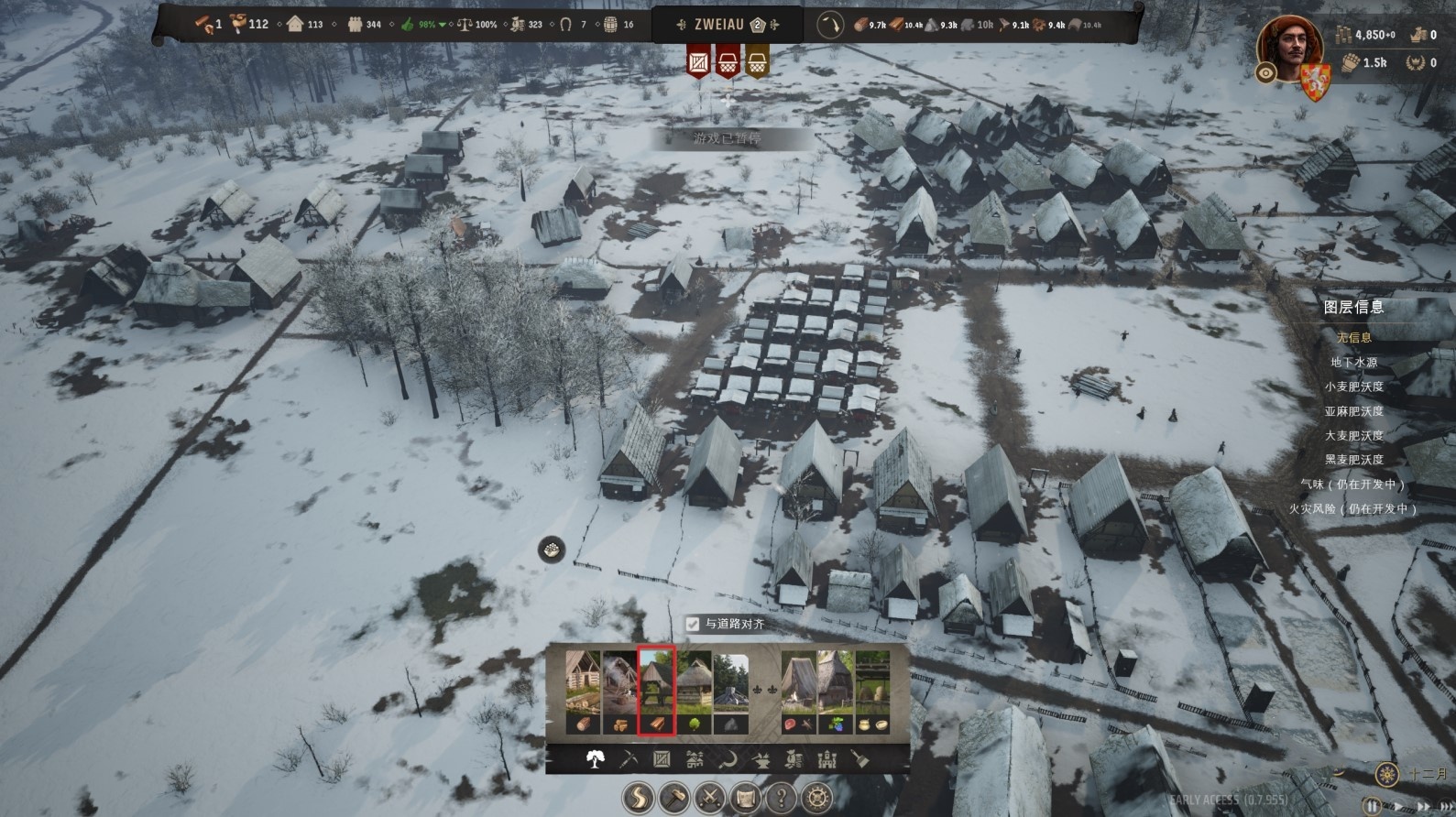Viewport: 1456px width, 817px height.
Task: Activate the road-building tool button
Action: point(639,798)
